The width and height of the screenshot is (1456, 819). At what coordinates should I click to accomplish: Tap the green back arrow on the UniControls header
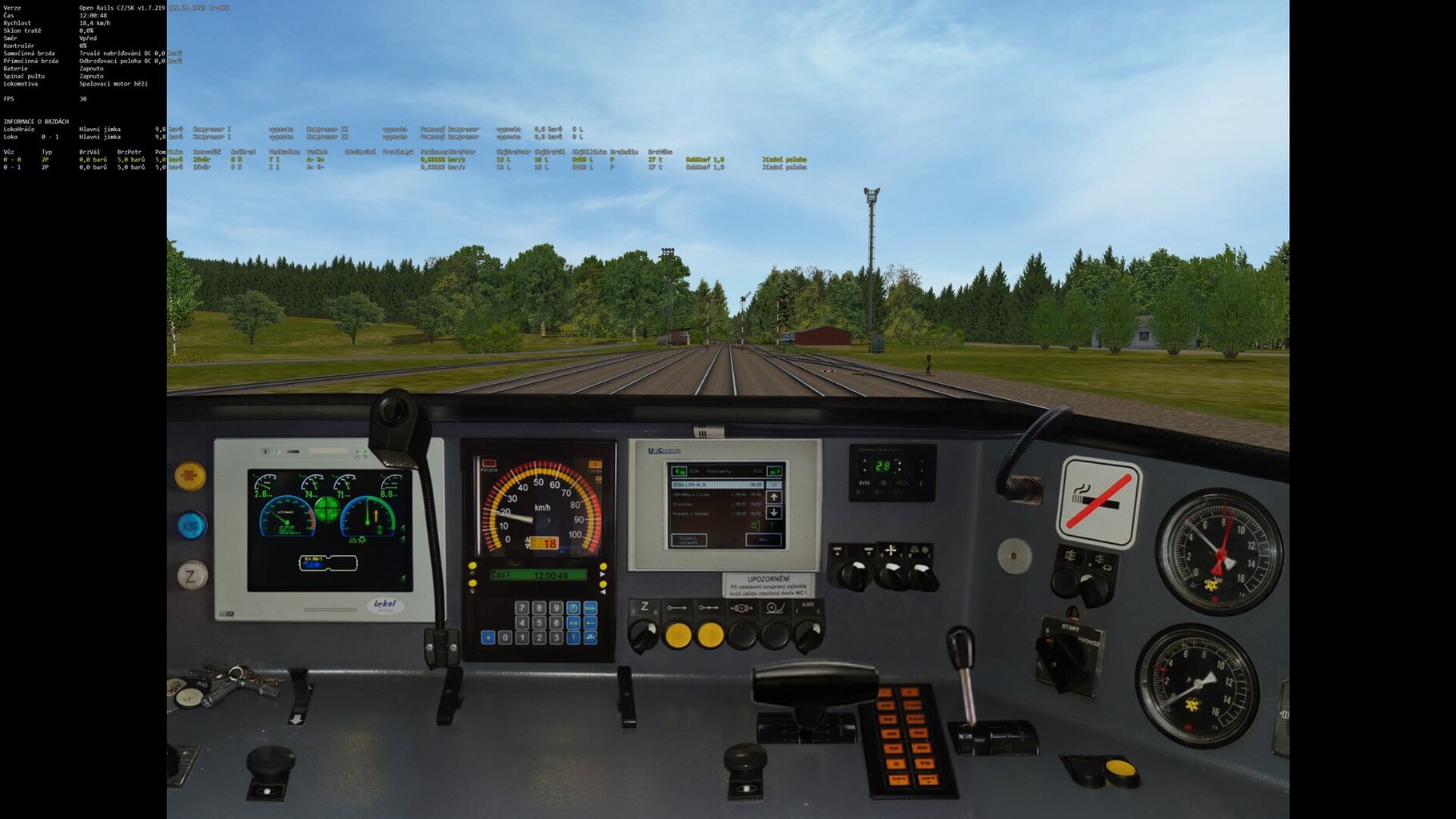coord(677,471)
